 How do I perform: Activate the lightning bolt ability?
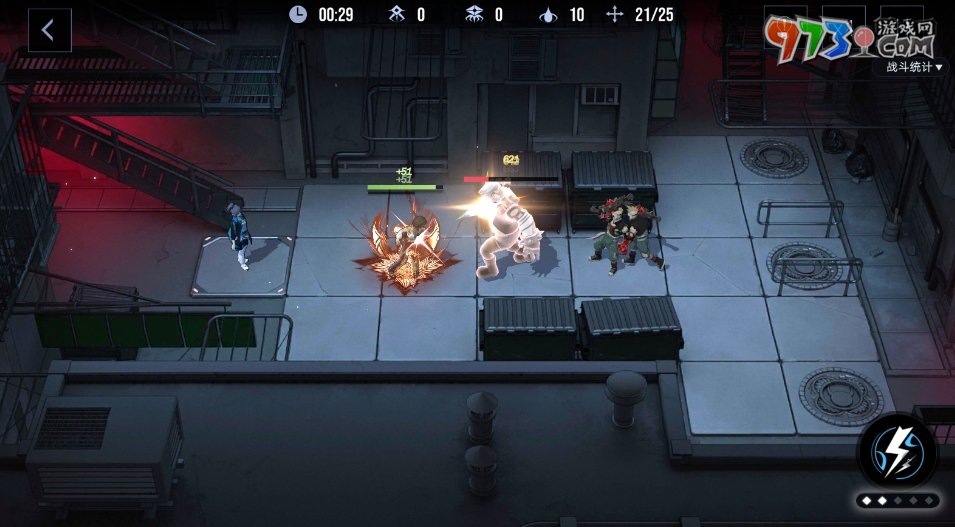[897, 450]
